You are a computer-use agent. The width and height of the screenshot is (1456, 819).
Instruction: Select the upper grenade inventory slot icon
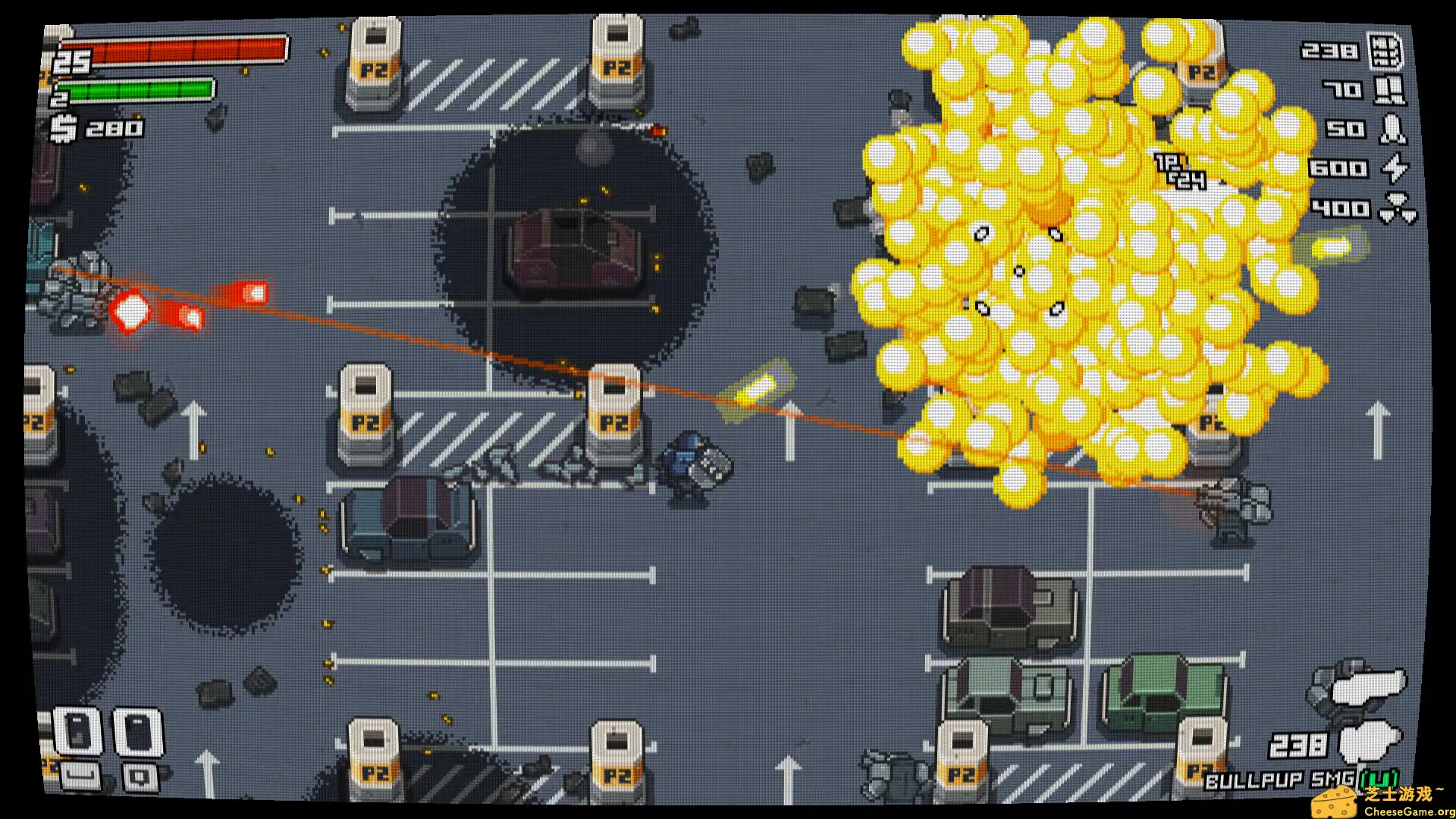coord(77,729)
